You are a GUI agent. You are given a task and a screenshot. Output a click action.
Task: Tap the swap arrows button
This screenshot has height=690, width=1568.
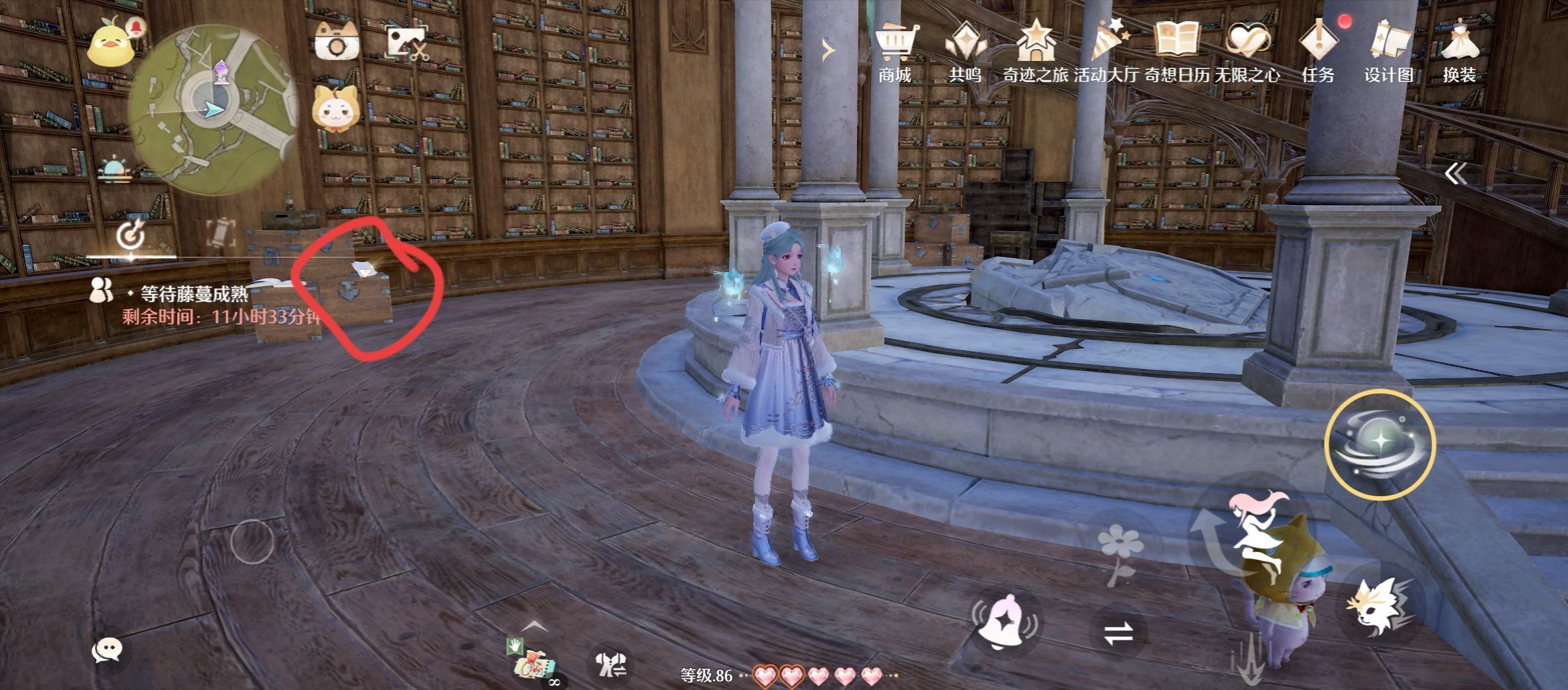(x=1118, y=634)
